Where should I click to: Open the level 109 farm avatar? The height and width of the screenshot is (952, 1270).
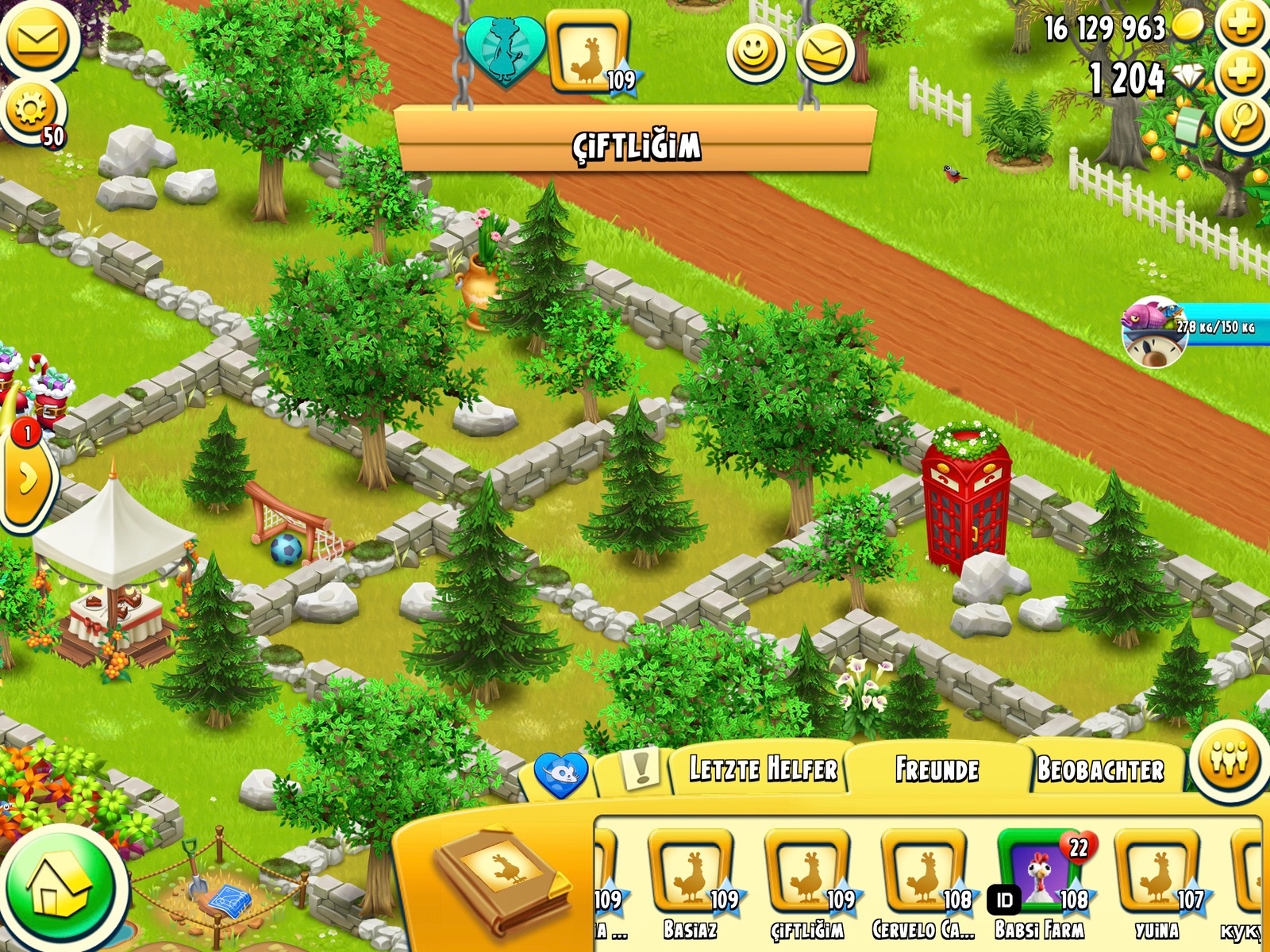tap(588, 52)
